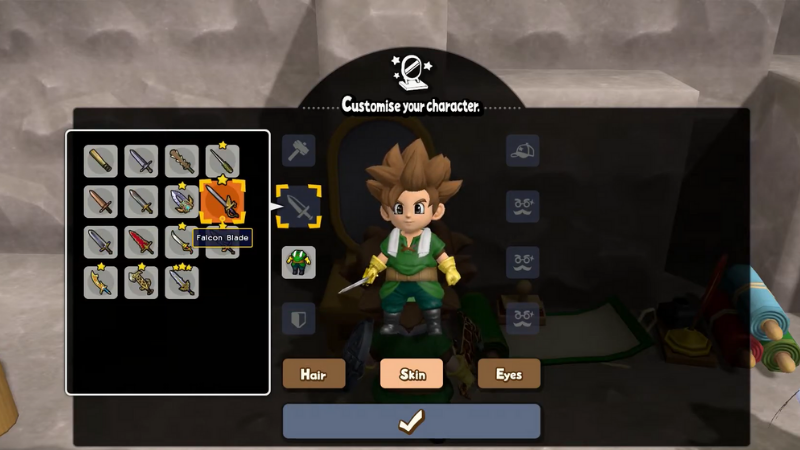The image size is (800, 450).
Task: Open the sword equipment slot
Action: [298, 207]
